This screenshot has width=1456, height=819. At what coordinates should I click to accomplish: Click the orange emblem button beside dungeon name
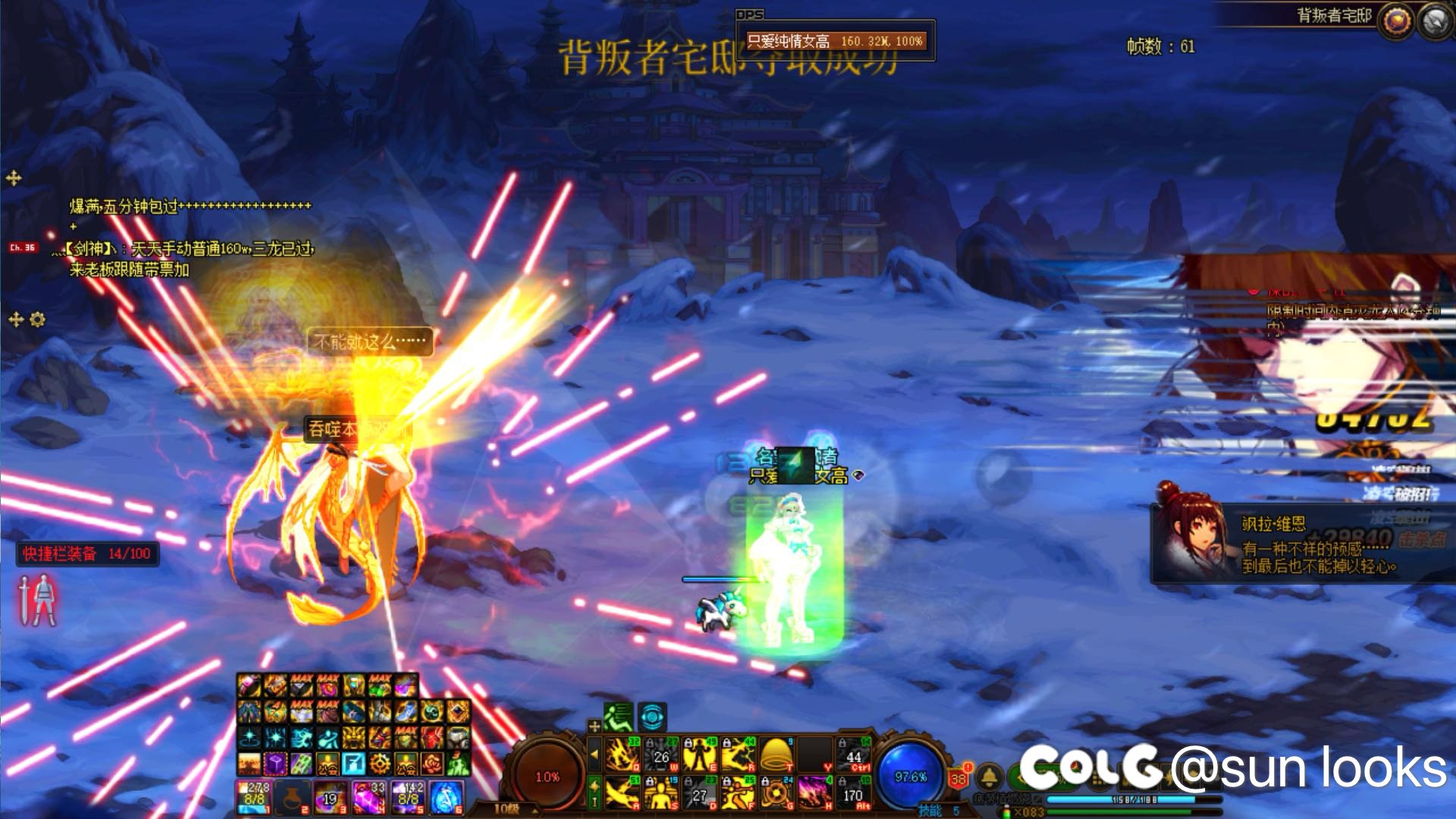coord(1395,21)
